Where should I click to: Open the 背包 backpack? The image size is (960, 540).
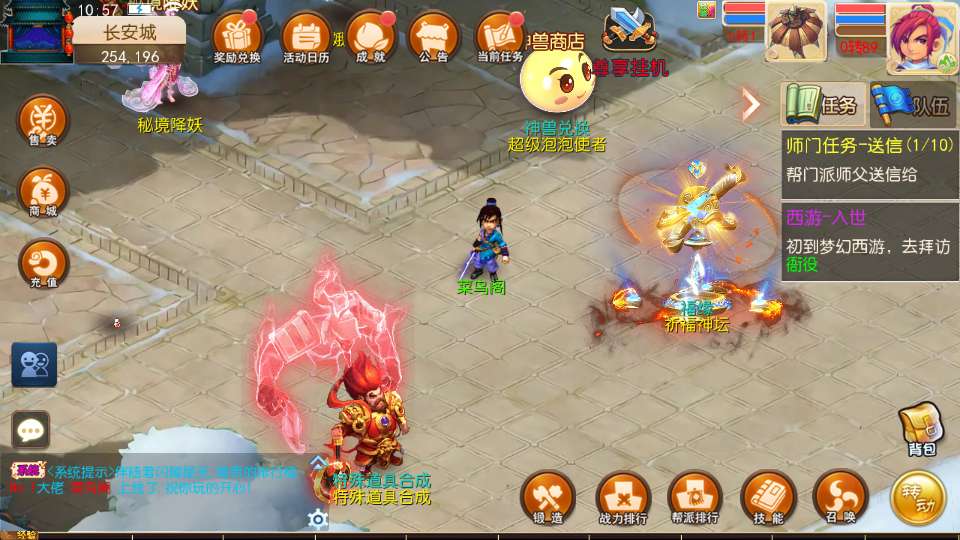point(921,430)
